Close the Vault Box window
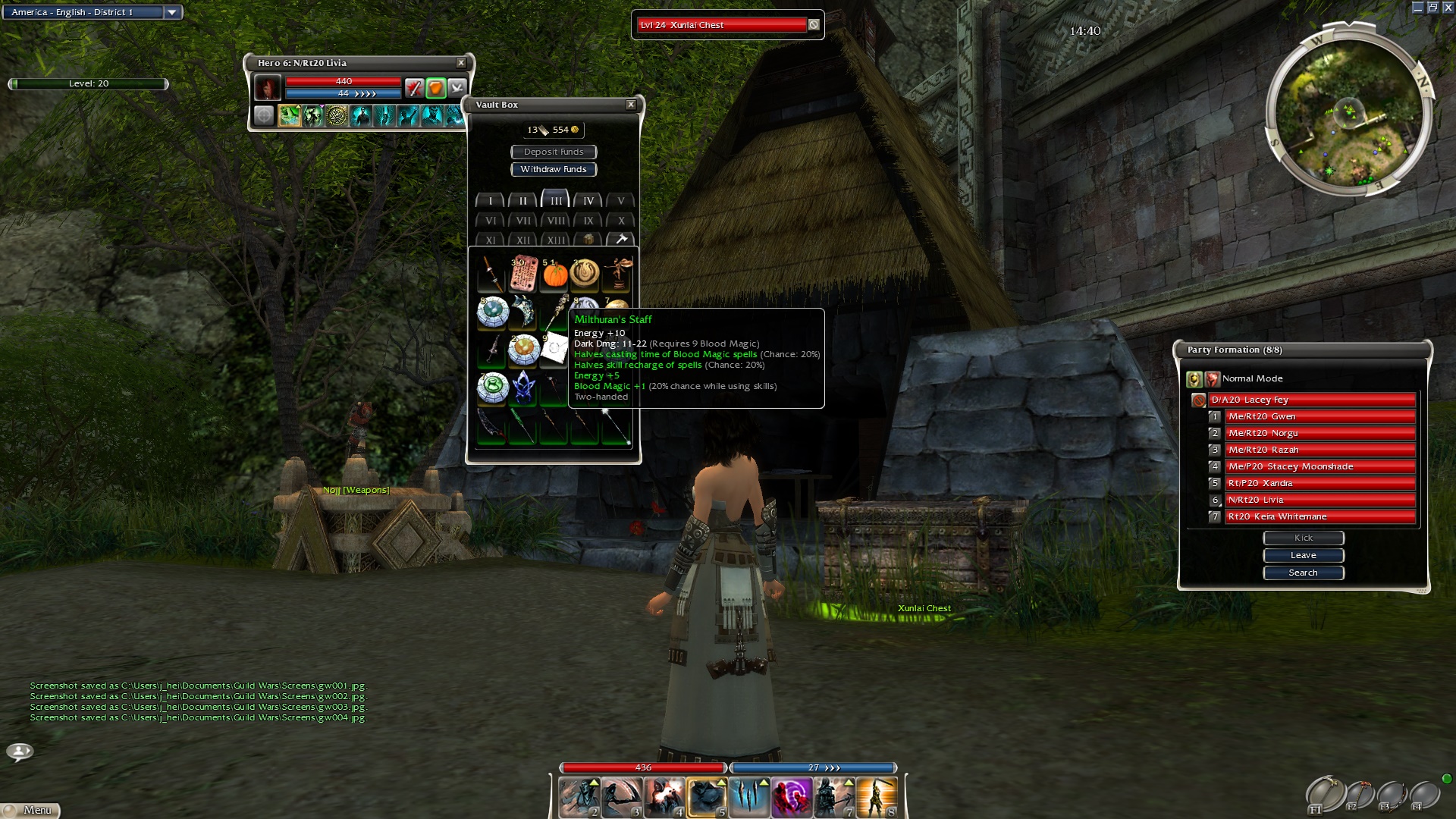This screenshot has width=1456, height=819. [630, 105]
